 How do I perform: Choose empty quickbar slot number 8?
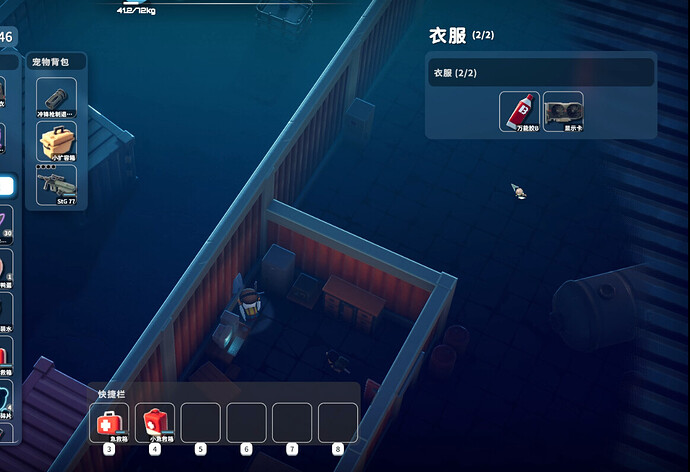pos(337,422)
